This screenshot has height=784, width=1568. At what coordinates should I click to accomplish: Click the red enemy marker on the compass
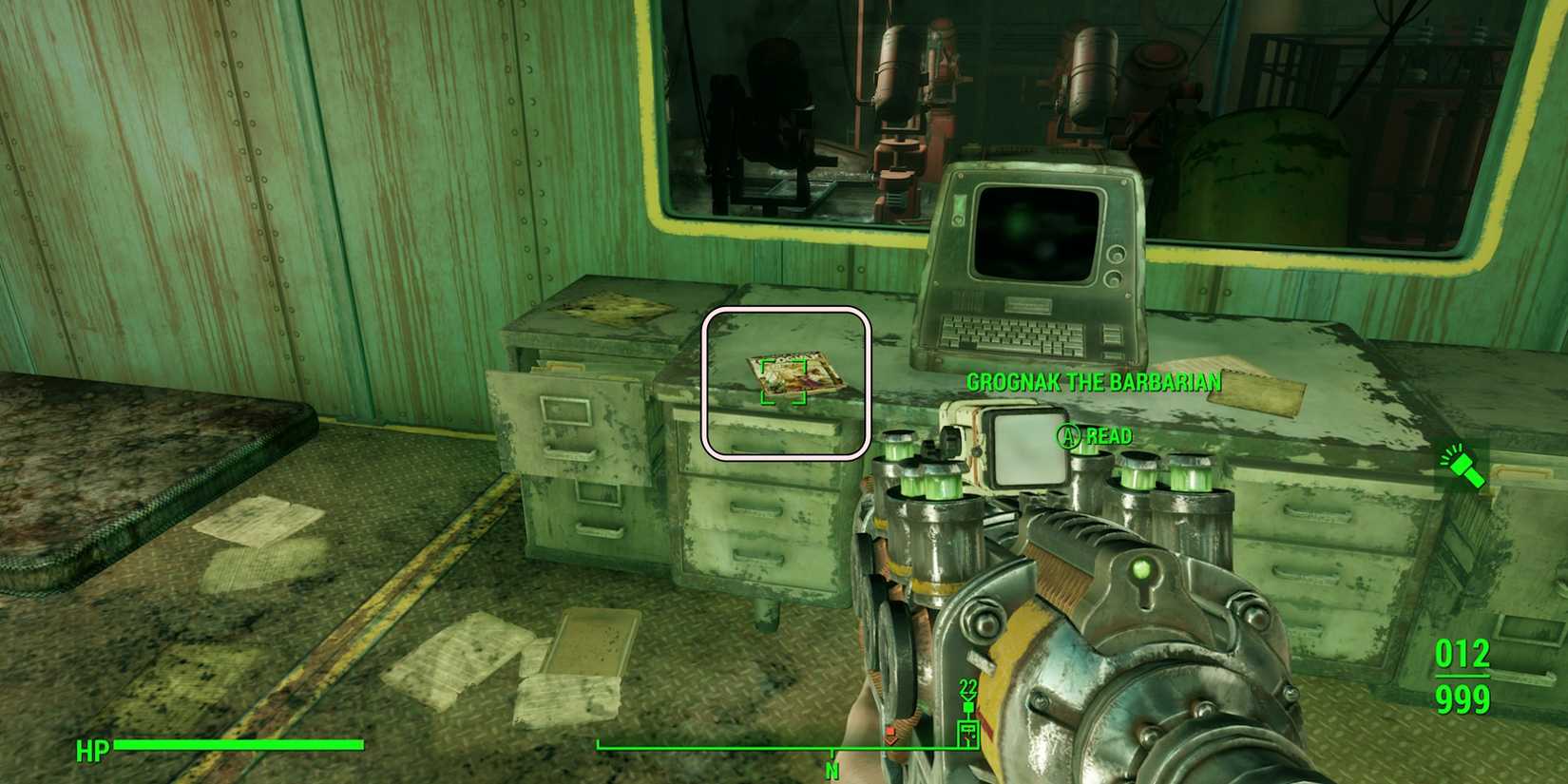point(889,731)
